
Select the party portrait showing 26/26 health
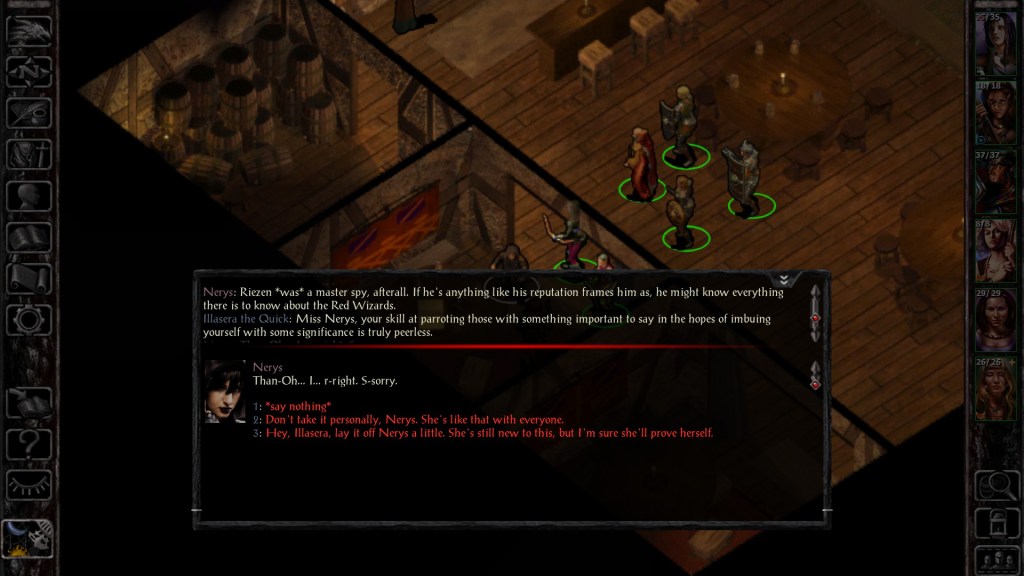click(996, 389)
